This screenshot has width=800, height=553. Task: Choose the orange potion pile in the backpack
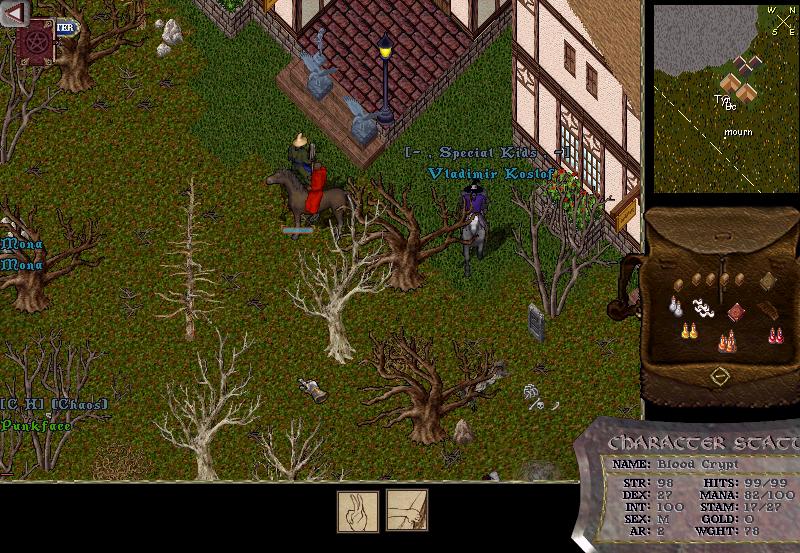727,343
